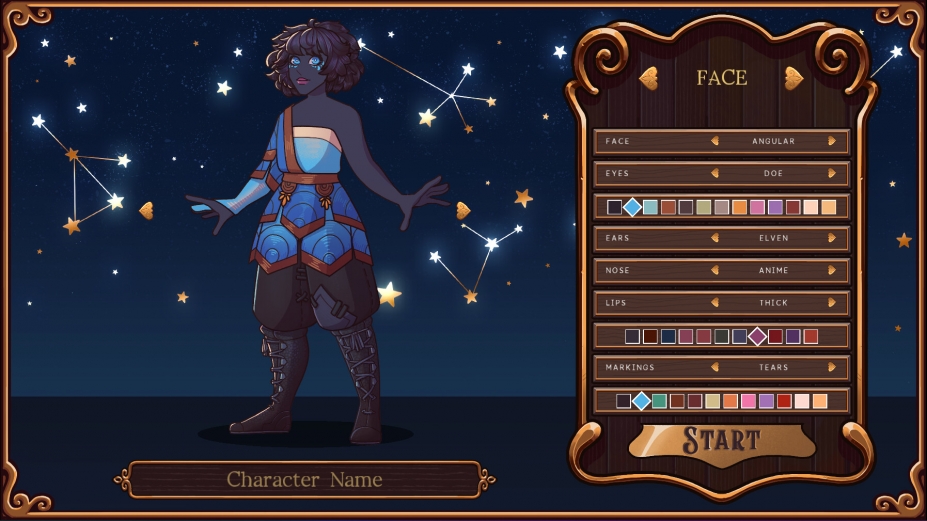The height and width of the screenshot is (521, 927).
Task: Pick the orange eye color swatch
Action: (739, 207)
